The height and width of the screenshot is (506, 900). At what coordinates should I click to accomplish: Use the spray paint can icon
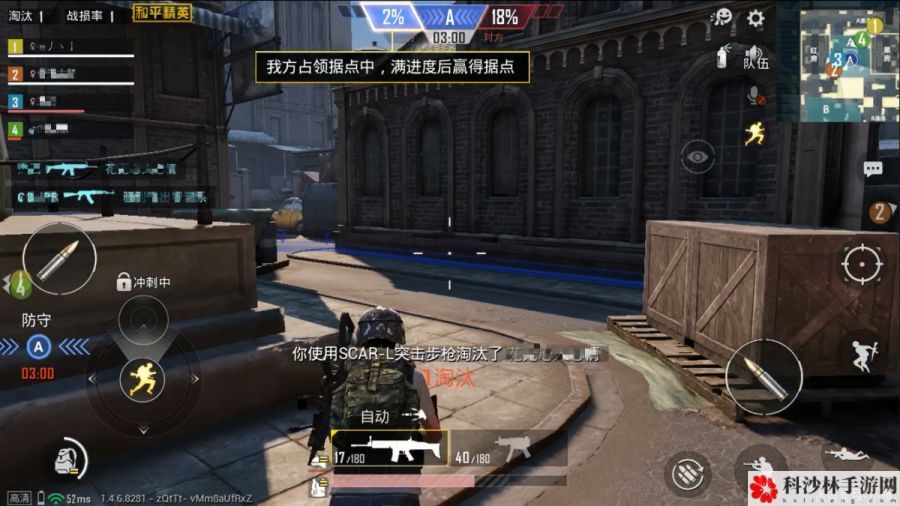tap(722, 57)
